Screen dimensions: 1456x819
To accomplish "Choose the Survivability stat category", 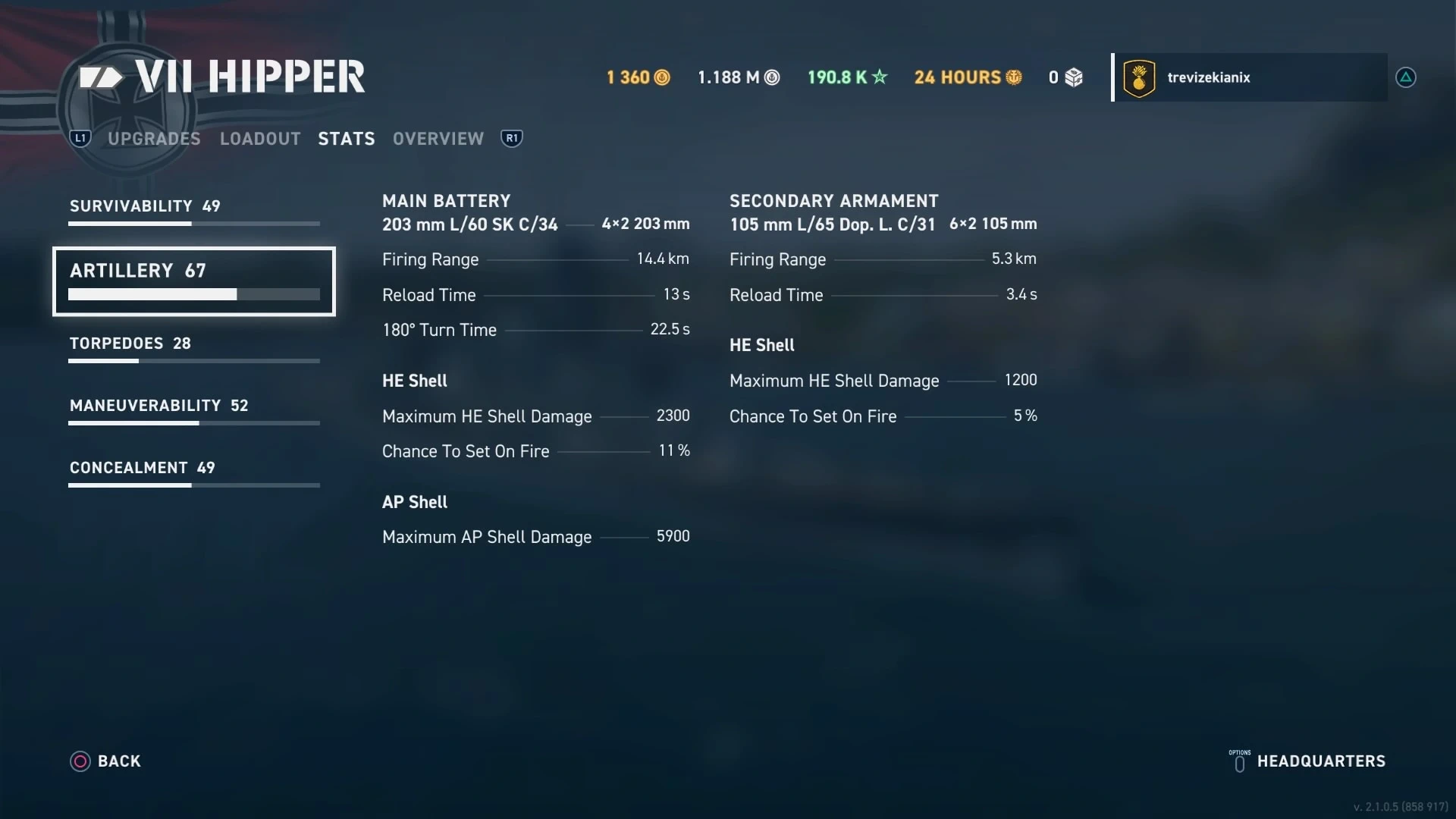I will (x=193, y=211).
